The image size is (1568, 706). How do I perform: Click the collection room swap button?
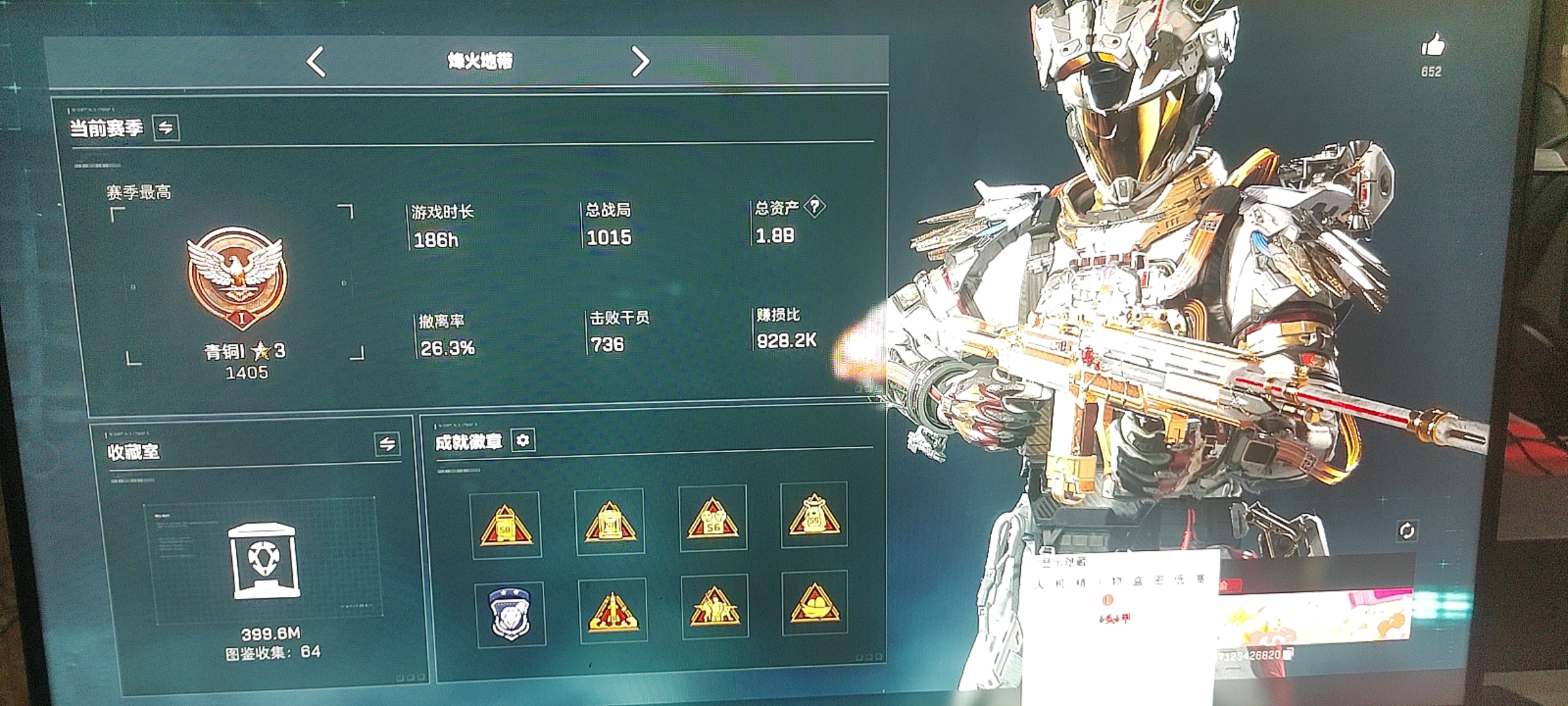click(x=387, y=445)
